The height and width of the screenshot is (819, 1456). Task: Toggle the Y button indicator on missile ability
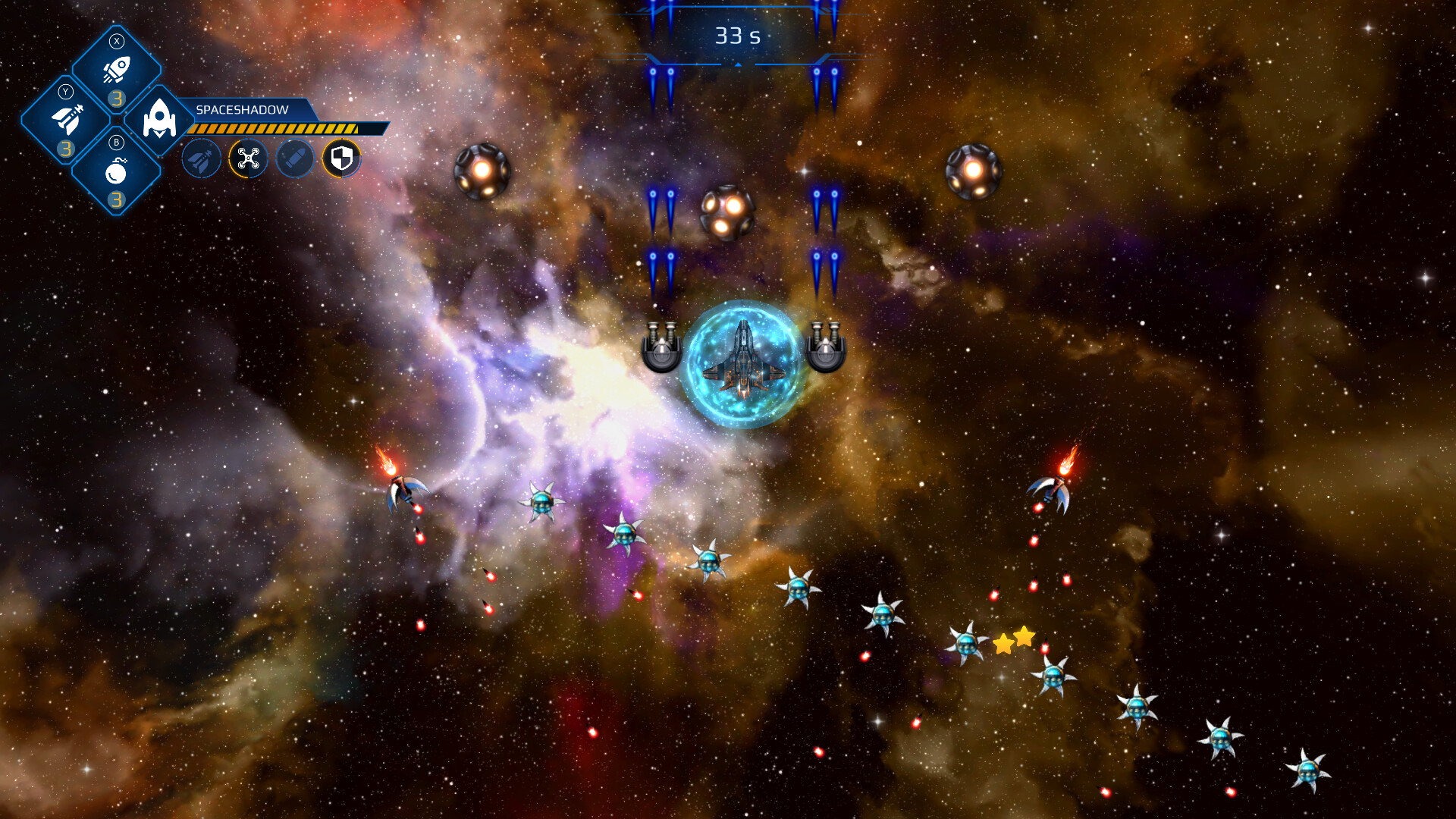pos(65,90)
